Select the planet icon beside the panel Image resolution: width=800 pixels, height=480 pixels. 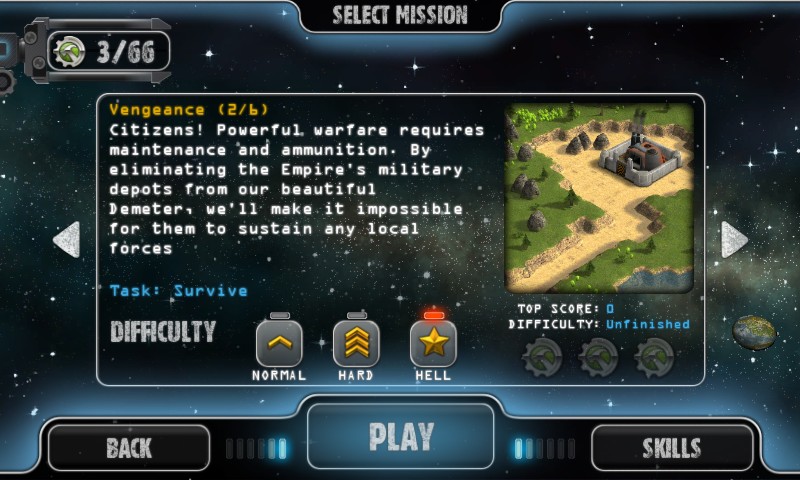(x=754, y=332)
